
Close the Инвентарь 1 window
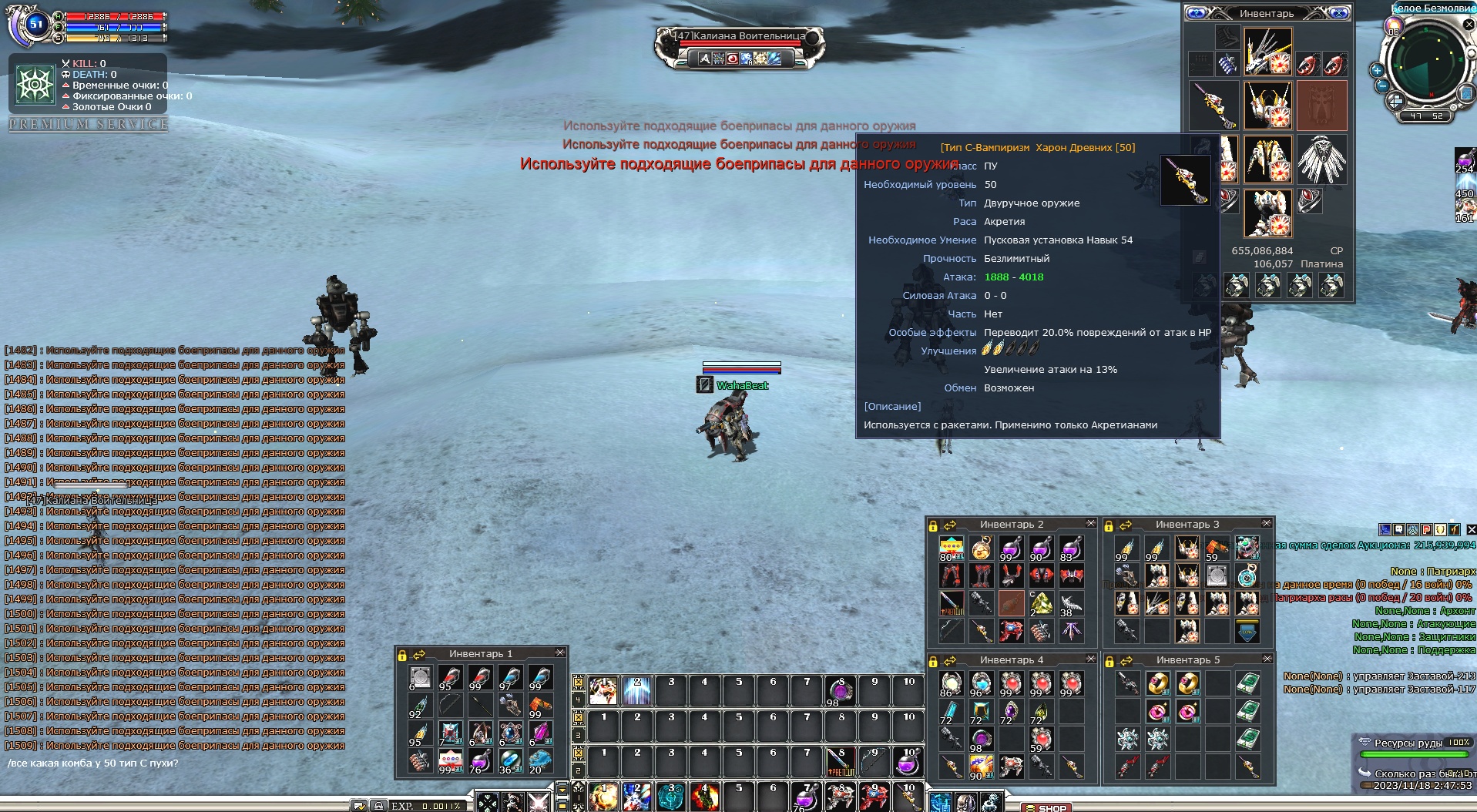pos(560,653)
